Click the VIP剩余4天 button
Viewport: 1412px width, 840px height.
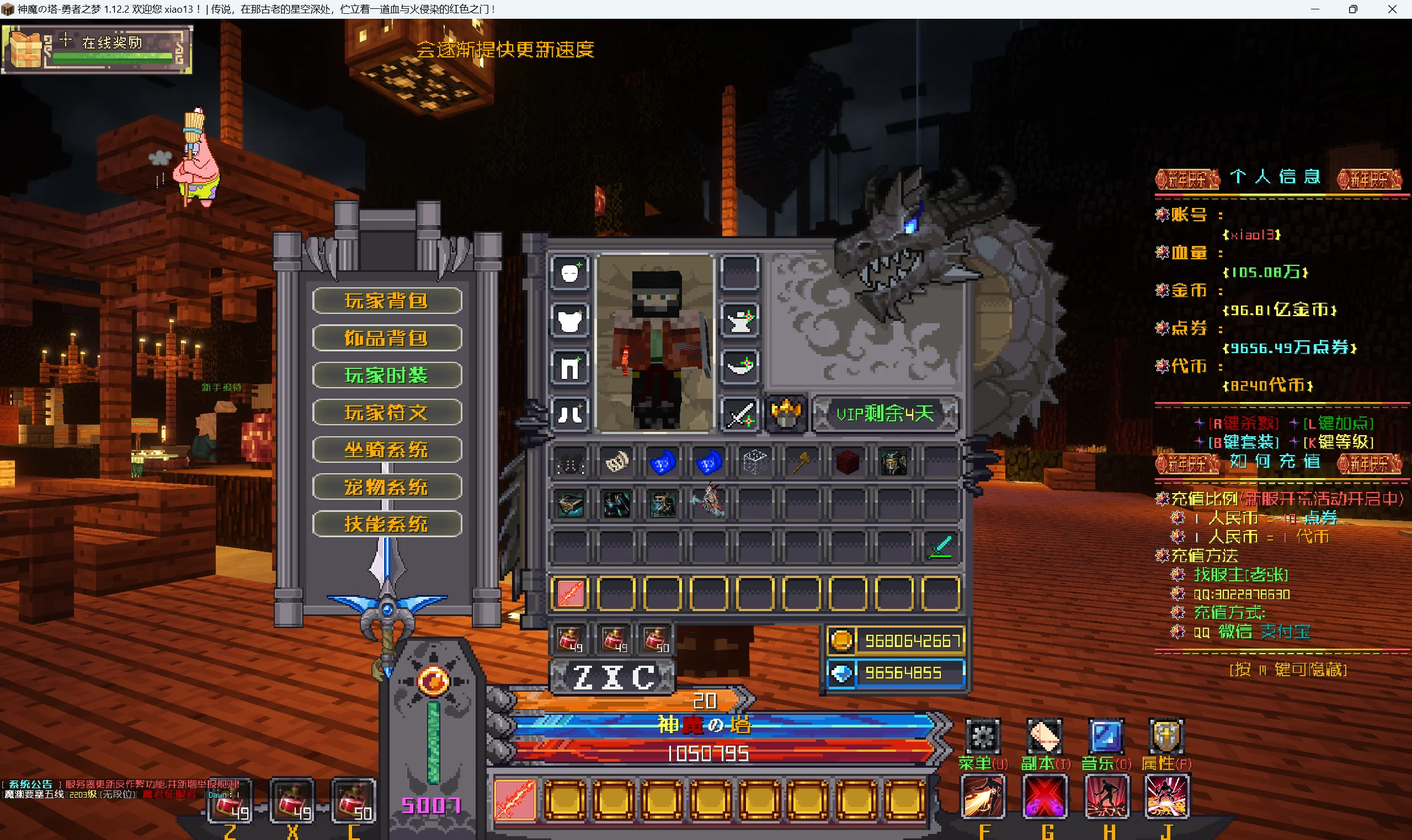885,414
